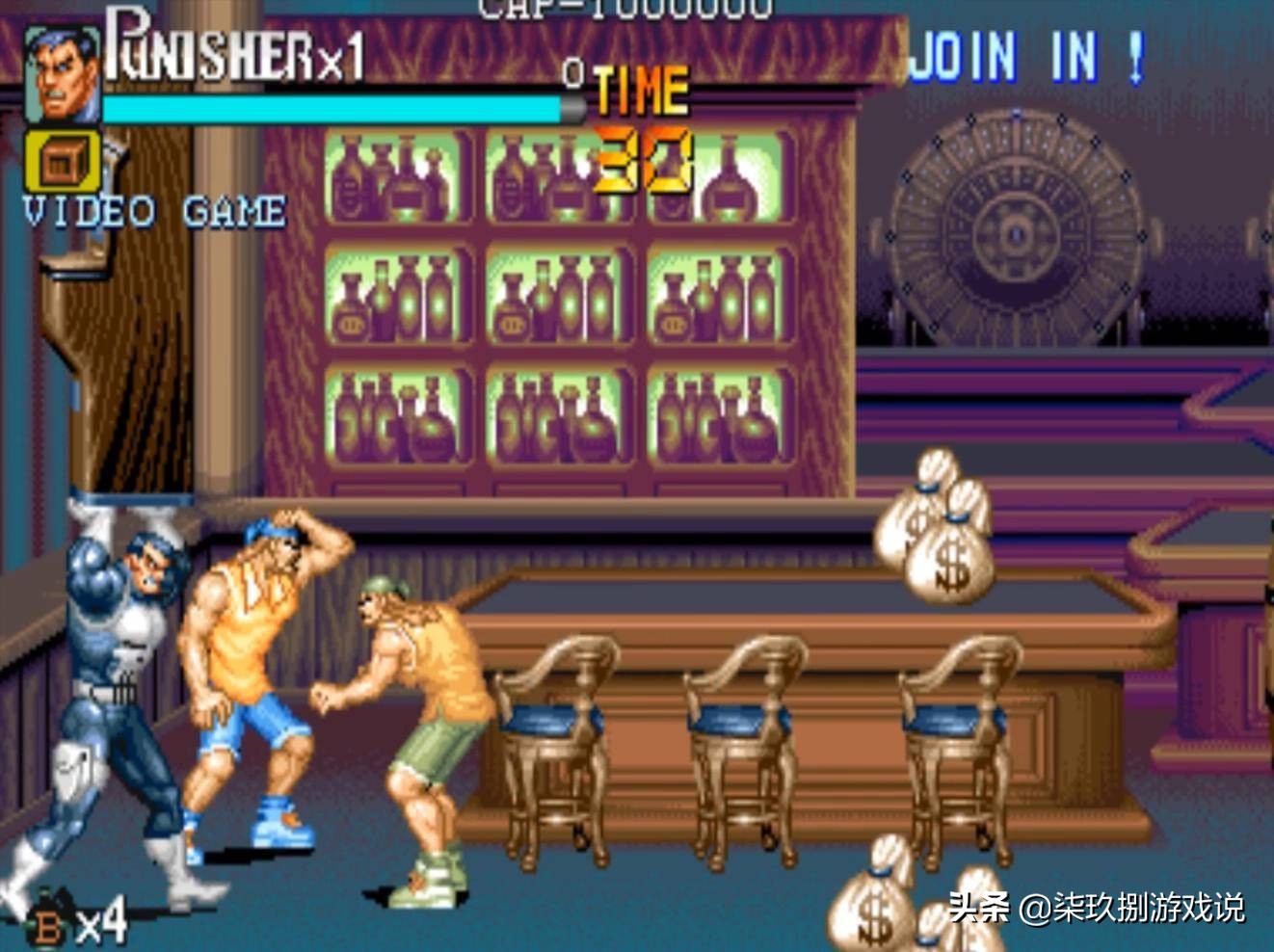This screenshot has width=1274, height=952.
Task: Click the grenade bomb stock icon
Action: [50, 923]
